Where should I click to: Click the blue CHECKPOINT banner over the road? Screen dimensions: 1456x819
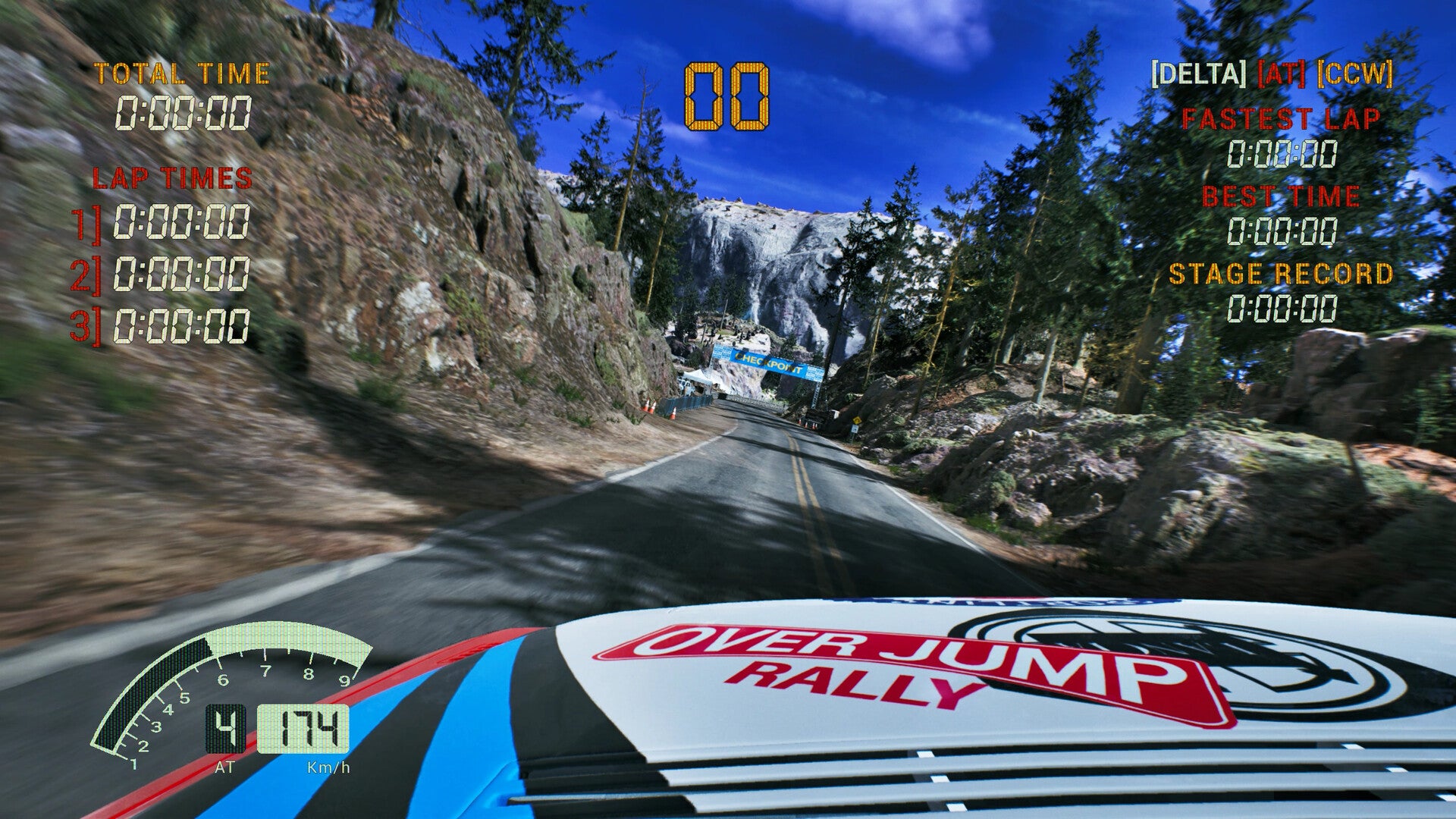[x=767, y=363]
